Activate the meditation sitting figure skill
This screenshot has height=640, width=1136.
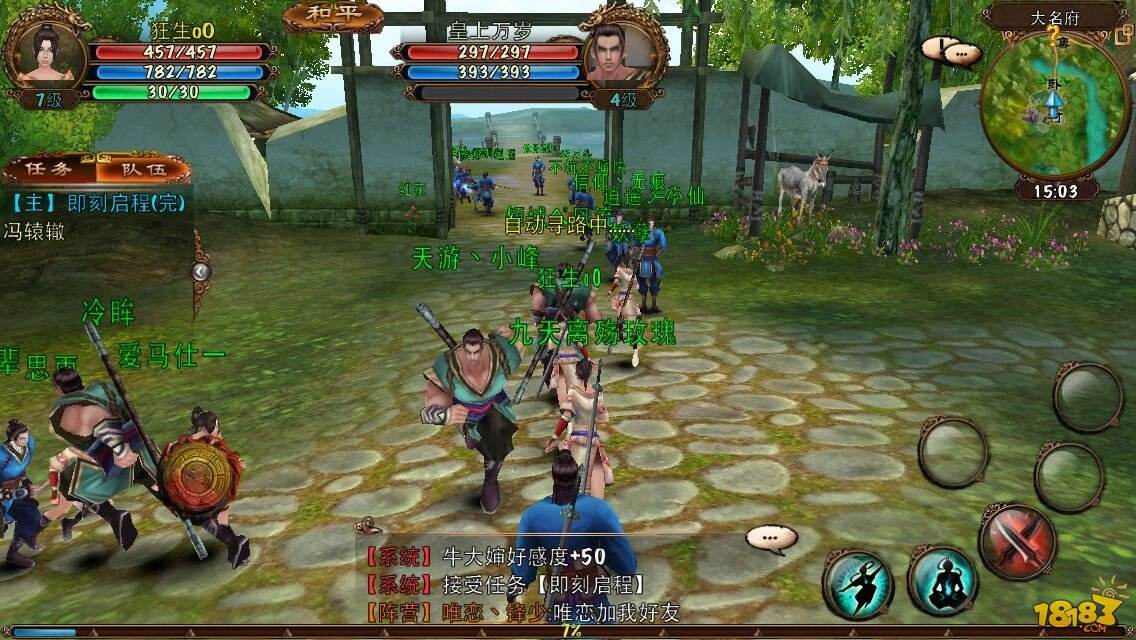[x=942, y=581]
